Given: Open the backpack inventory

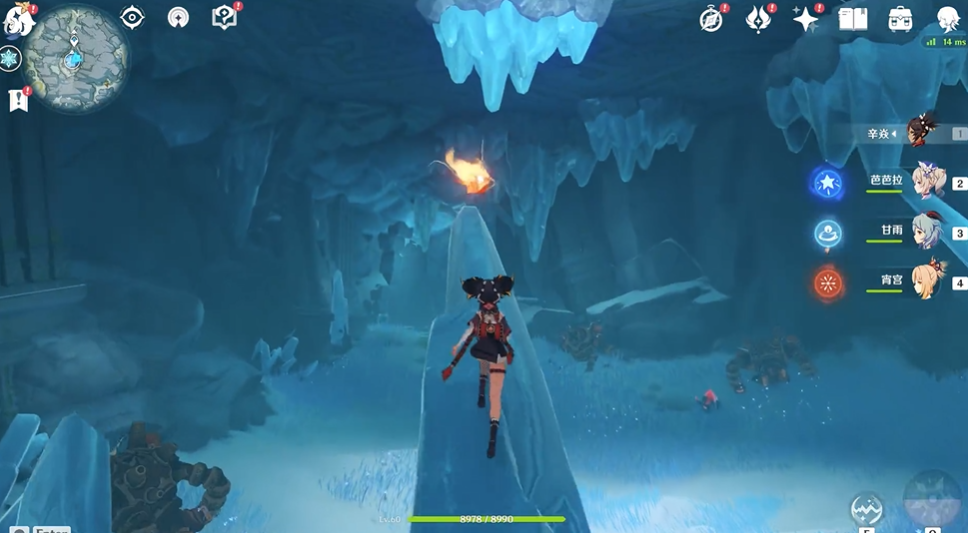Looking at the screenshot, I should coord(899,19).
